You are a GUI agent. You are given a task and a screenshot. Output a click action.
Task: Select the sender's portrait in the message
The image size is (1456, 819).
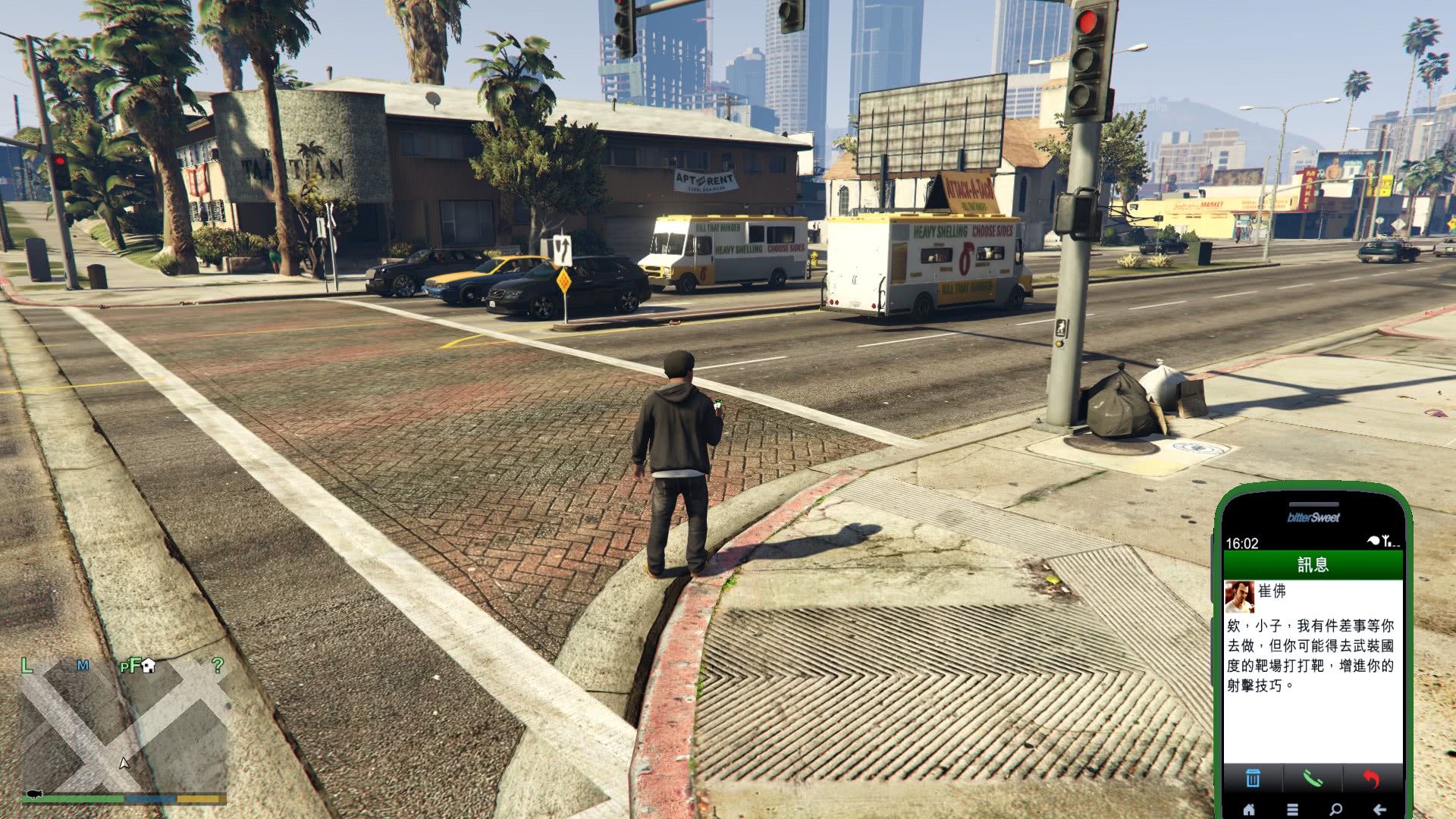coord(1239,597)
